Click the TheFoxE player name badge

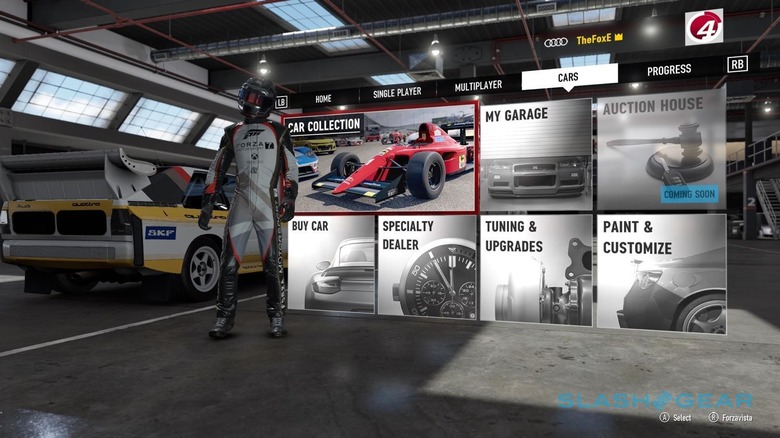pyautogui.click(x=597, y=38)
